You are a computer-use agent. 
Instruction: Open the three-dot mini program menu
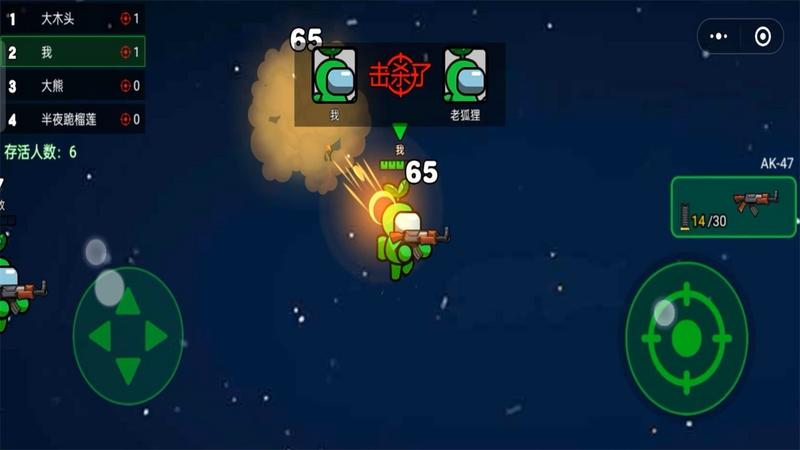coord(719,37)
